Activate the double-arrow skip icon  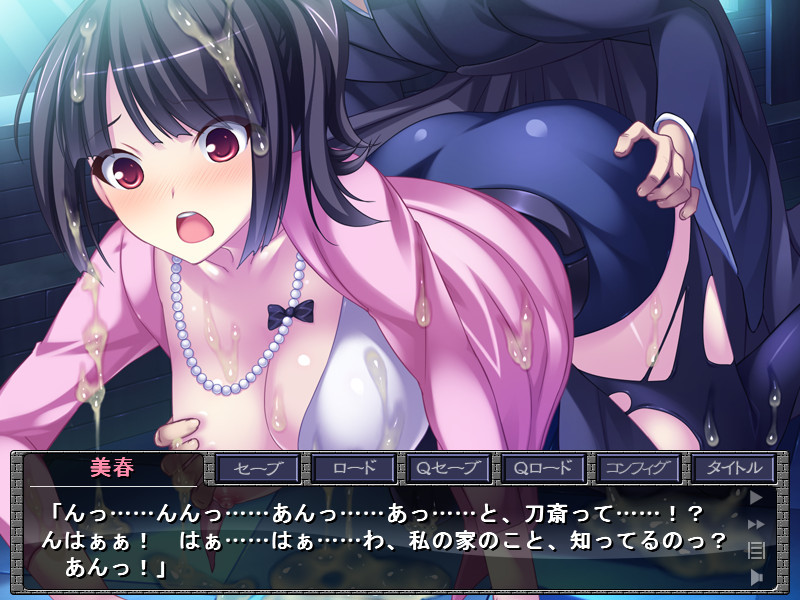(x=756, y=523)
